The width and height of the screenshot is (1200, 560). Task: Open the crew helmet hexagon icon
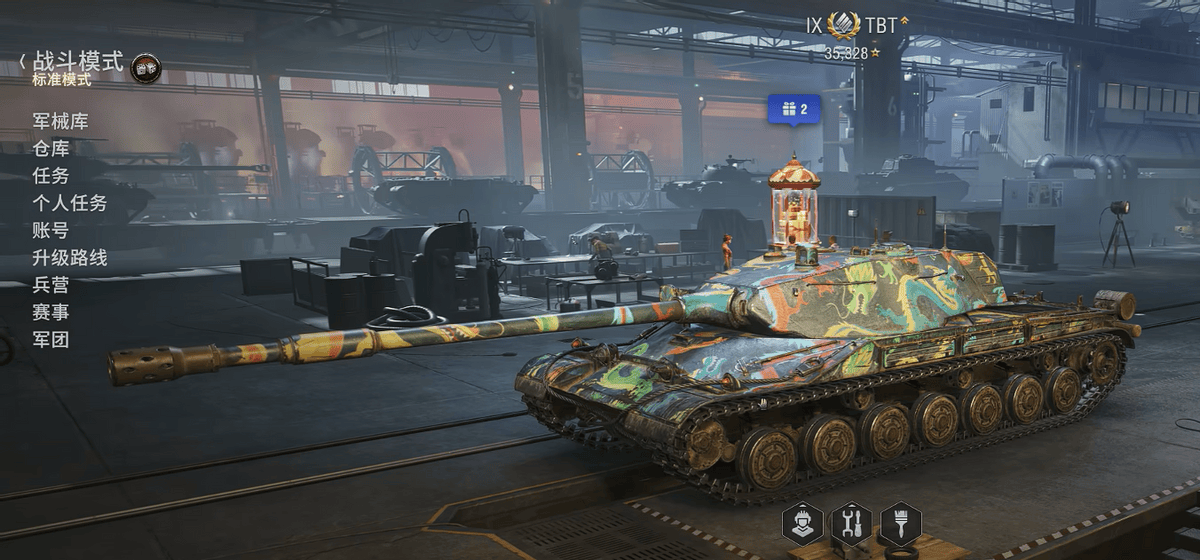[x=803, y=523]
